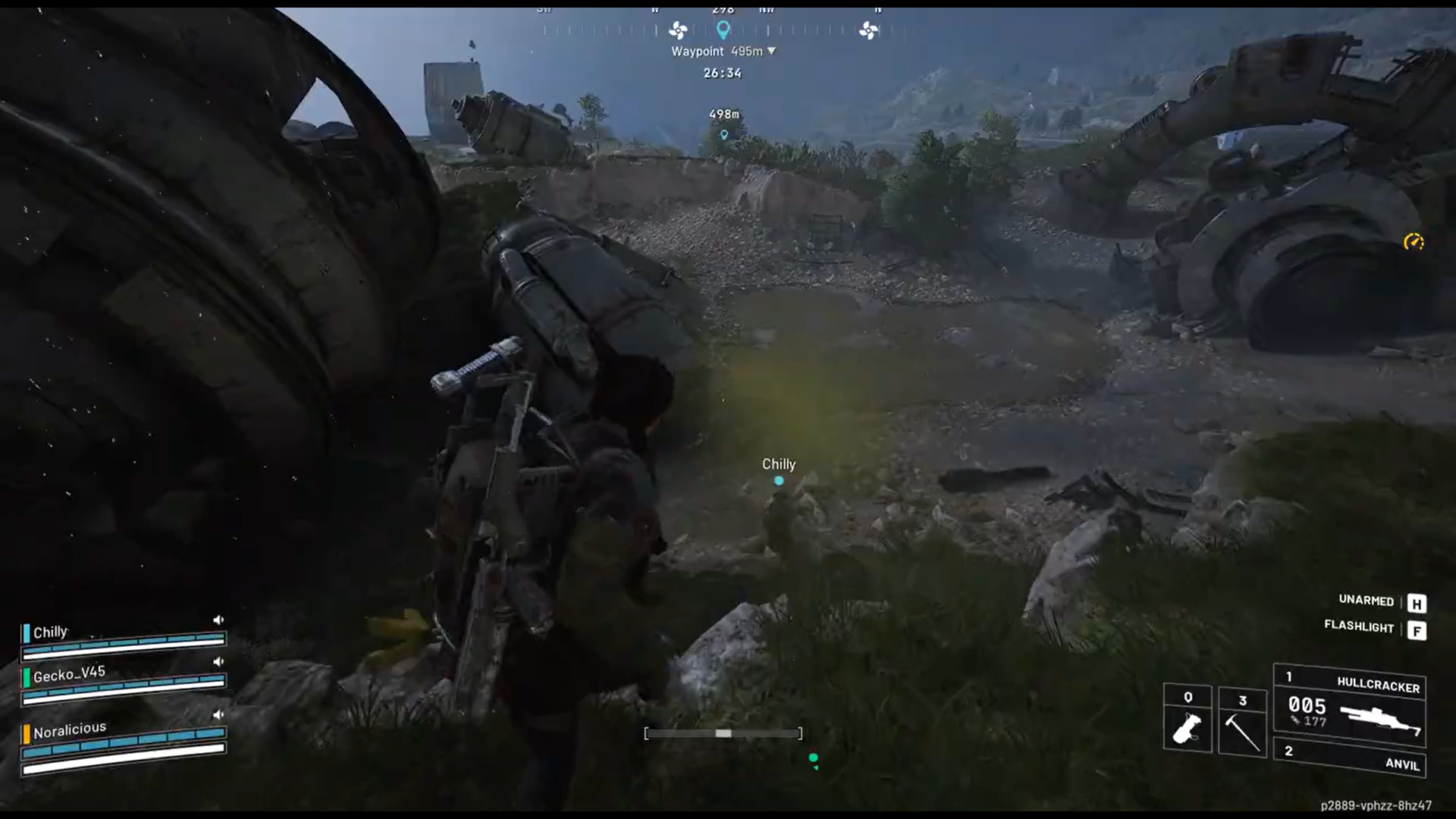1456x819 pixels.
Task: Mute player Chilly's voice speaker
Action: 218,620
